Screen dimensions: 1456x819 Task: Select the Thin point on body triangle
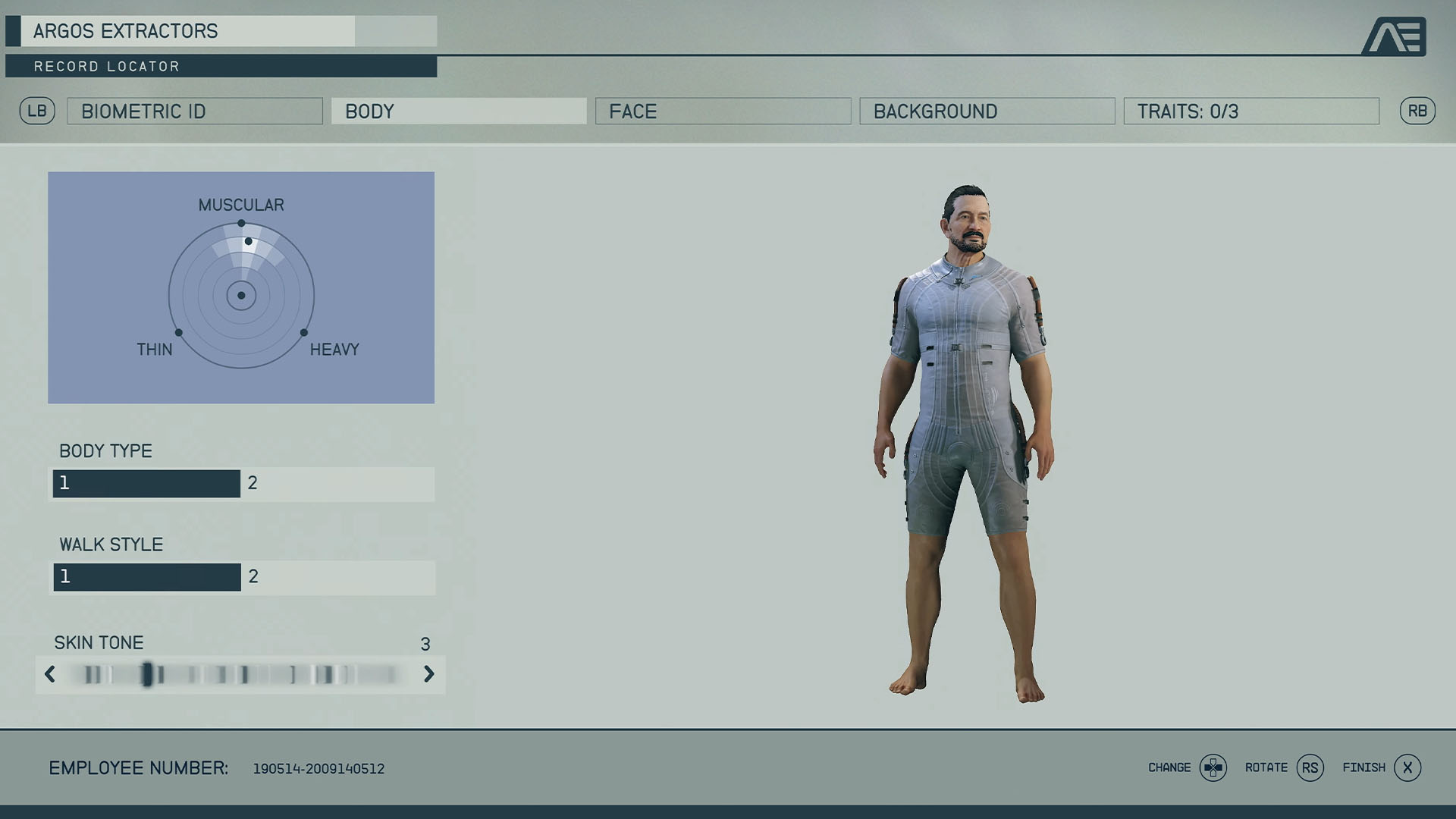(x=179, y=331)
